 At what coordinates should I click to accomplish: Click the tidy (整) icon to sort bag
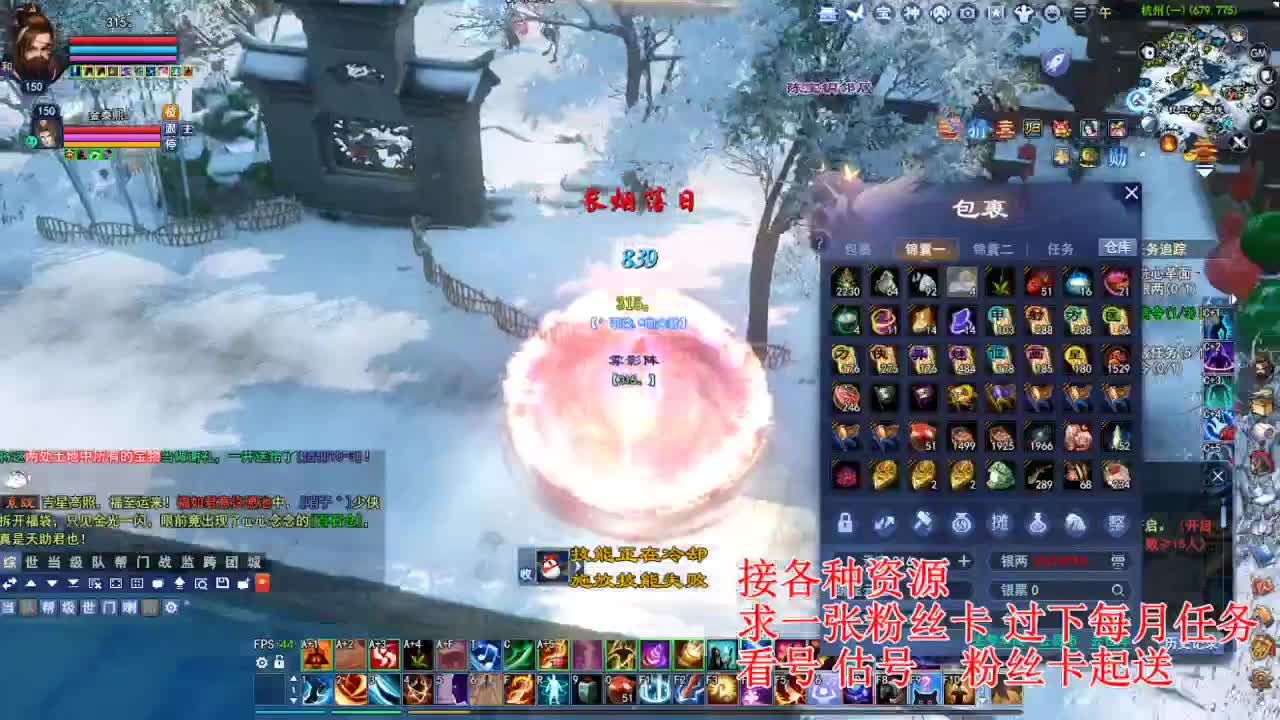pos(1114,524)
